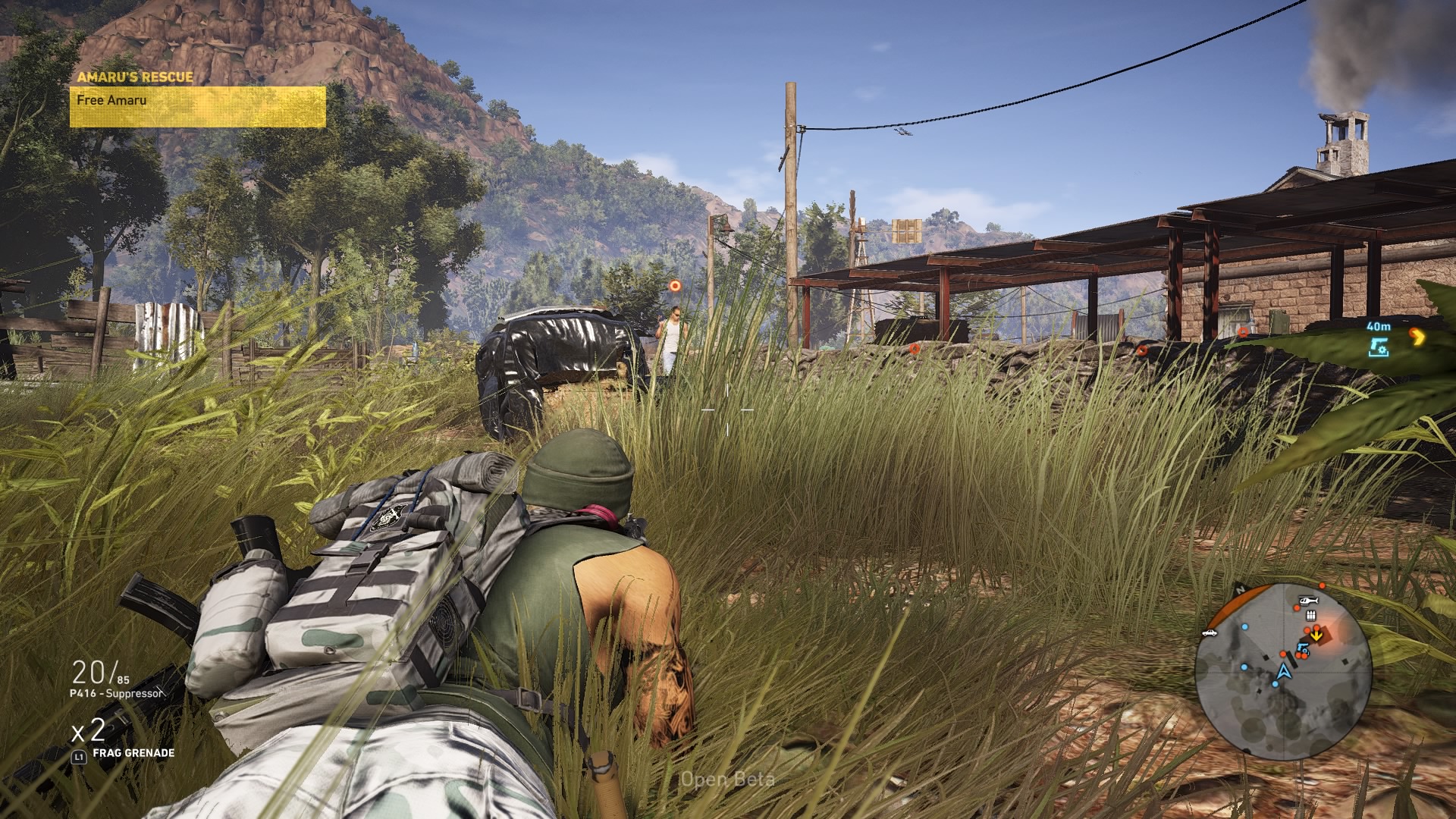
Task: Select the Frag Grenade item indicator
Action: [x=133, y=753]
